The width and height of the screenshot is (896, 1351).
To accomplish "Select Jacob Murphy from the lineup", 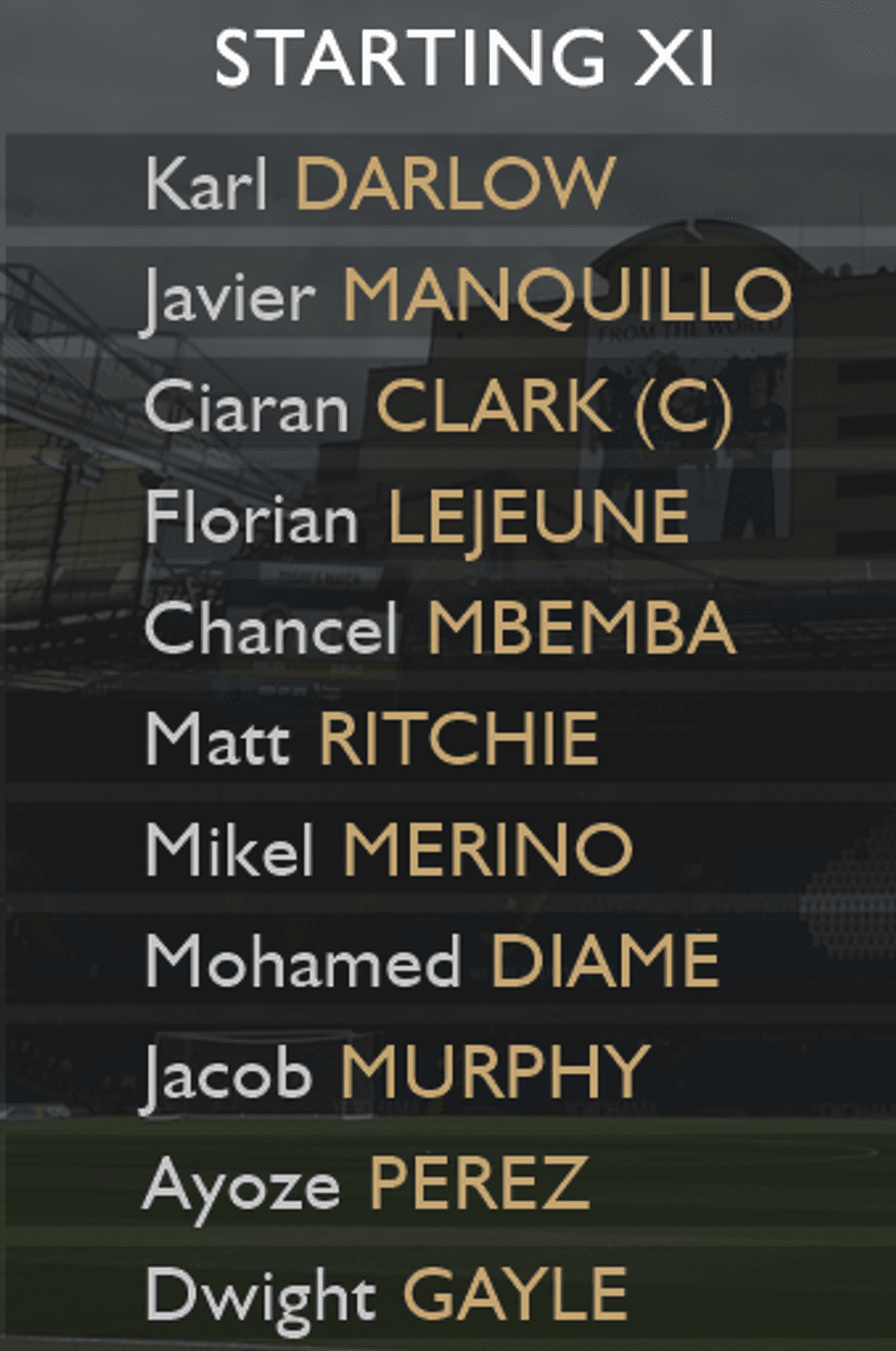I will coord(397,1072).
